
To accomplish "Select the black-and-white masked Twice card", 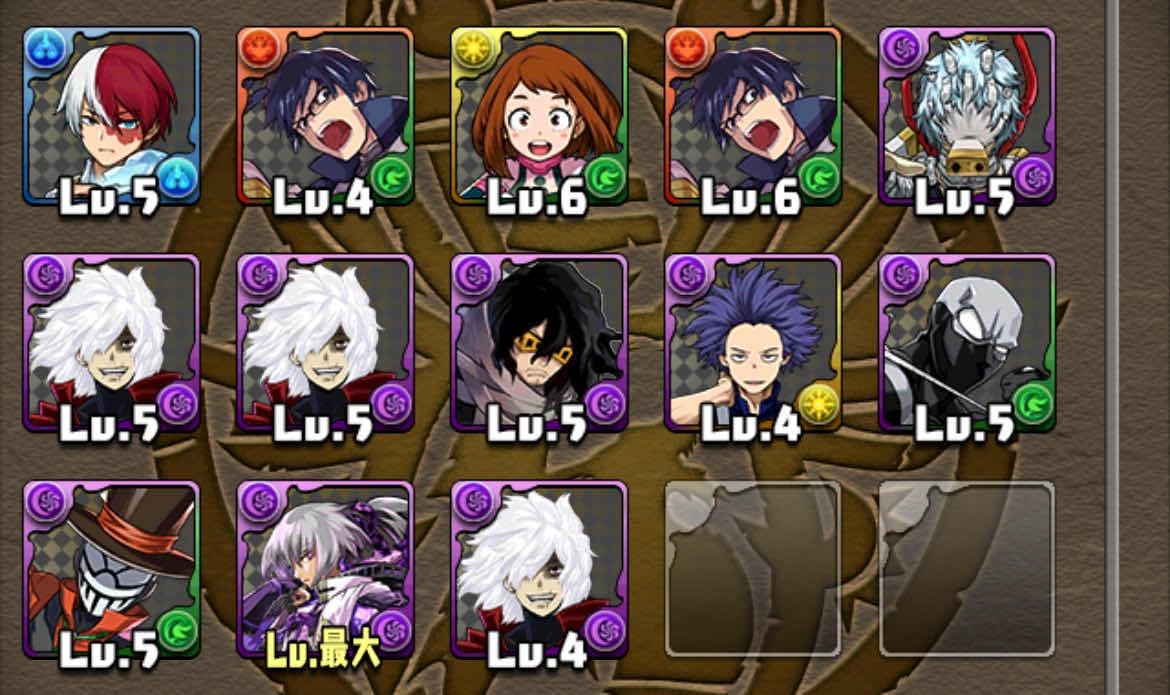I will (x=967, y=343).
